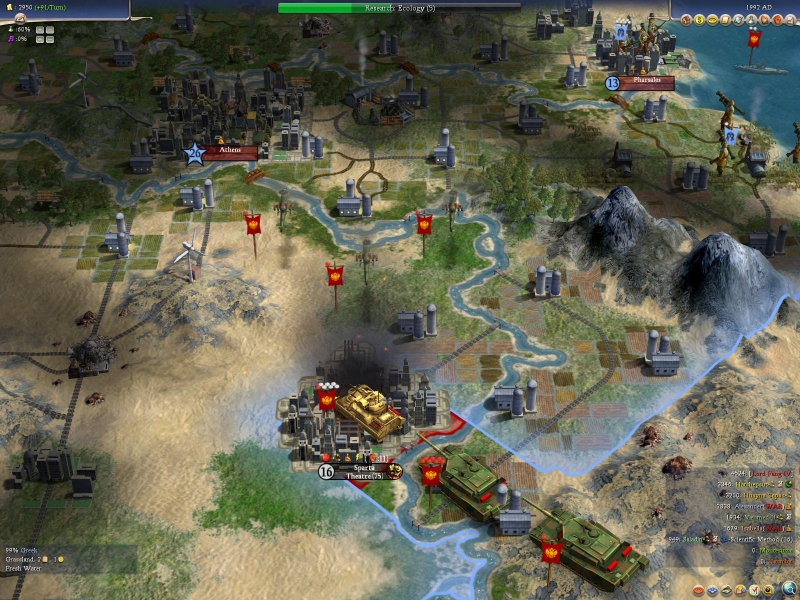Open the Finance advisor dollar icon

click(699, 20)
